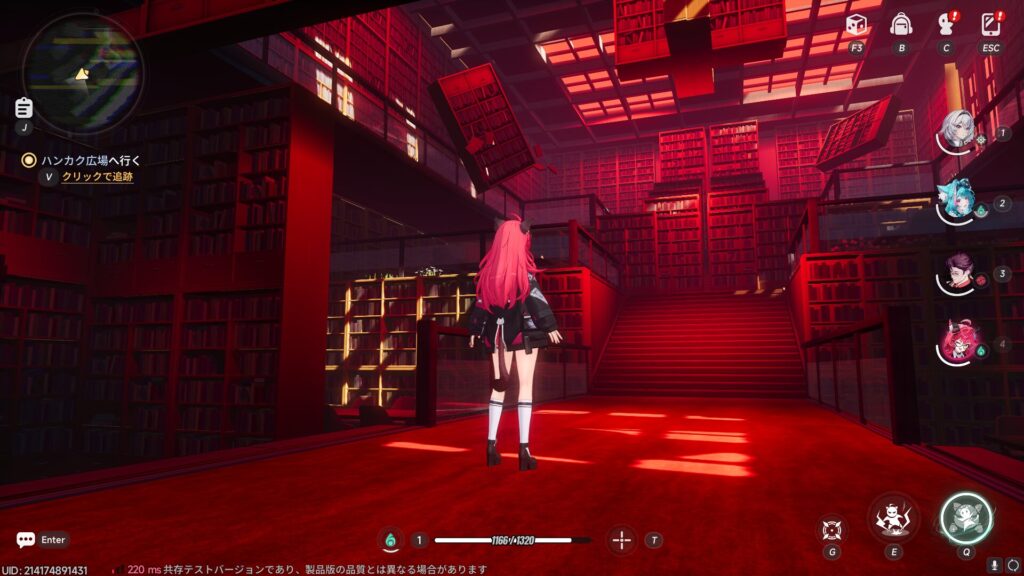The height and width of the screenshot is (576, 1024).
Task: Open the dice cube menu icon
Action: [856, 25]
